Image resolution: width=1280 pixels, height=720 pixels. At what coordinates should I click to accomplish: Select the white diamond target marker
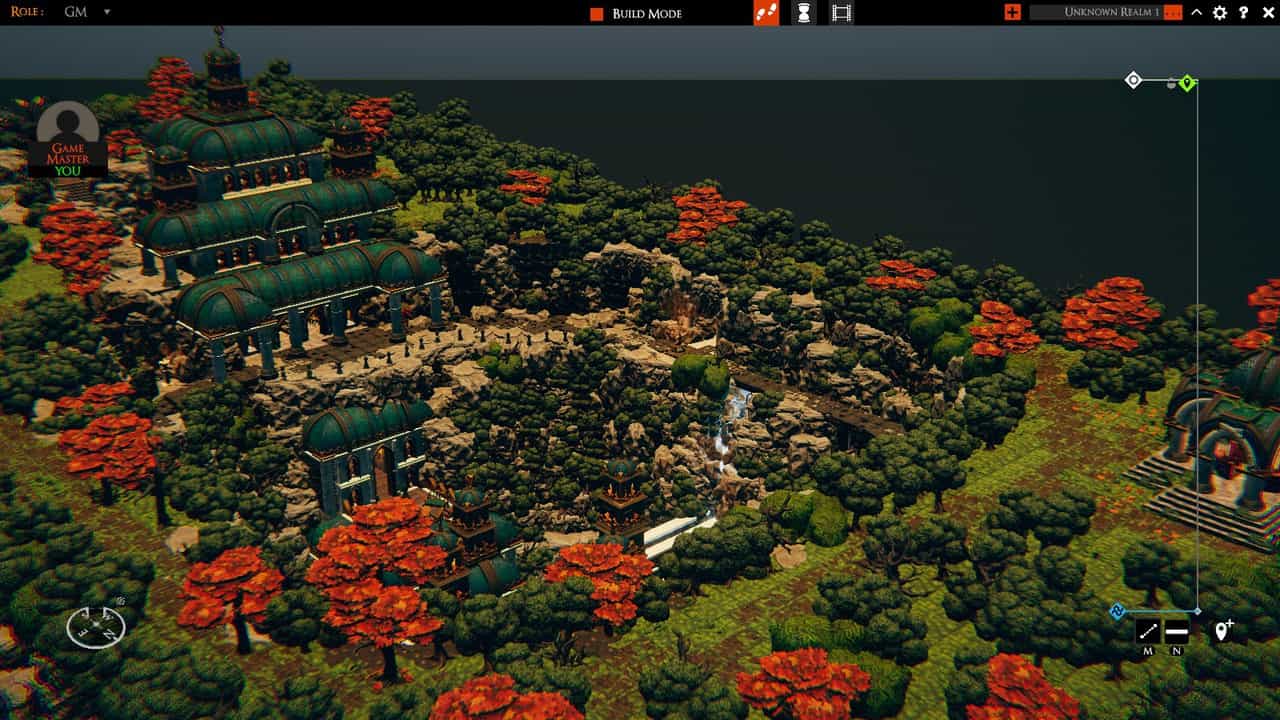pyautogui.click(x=1133, y=80)
